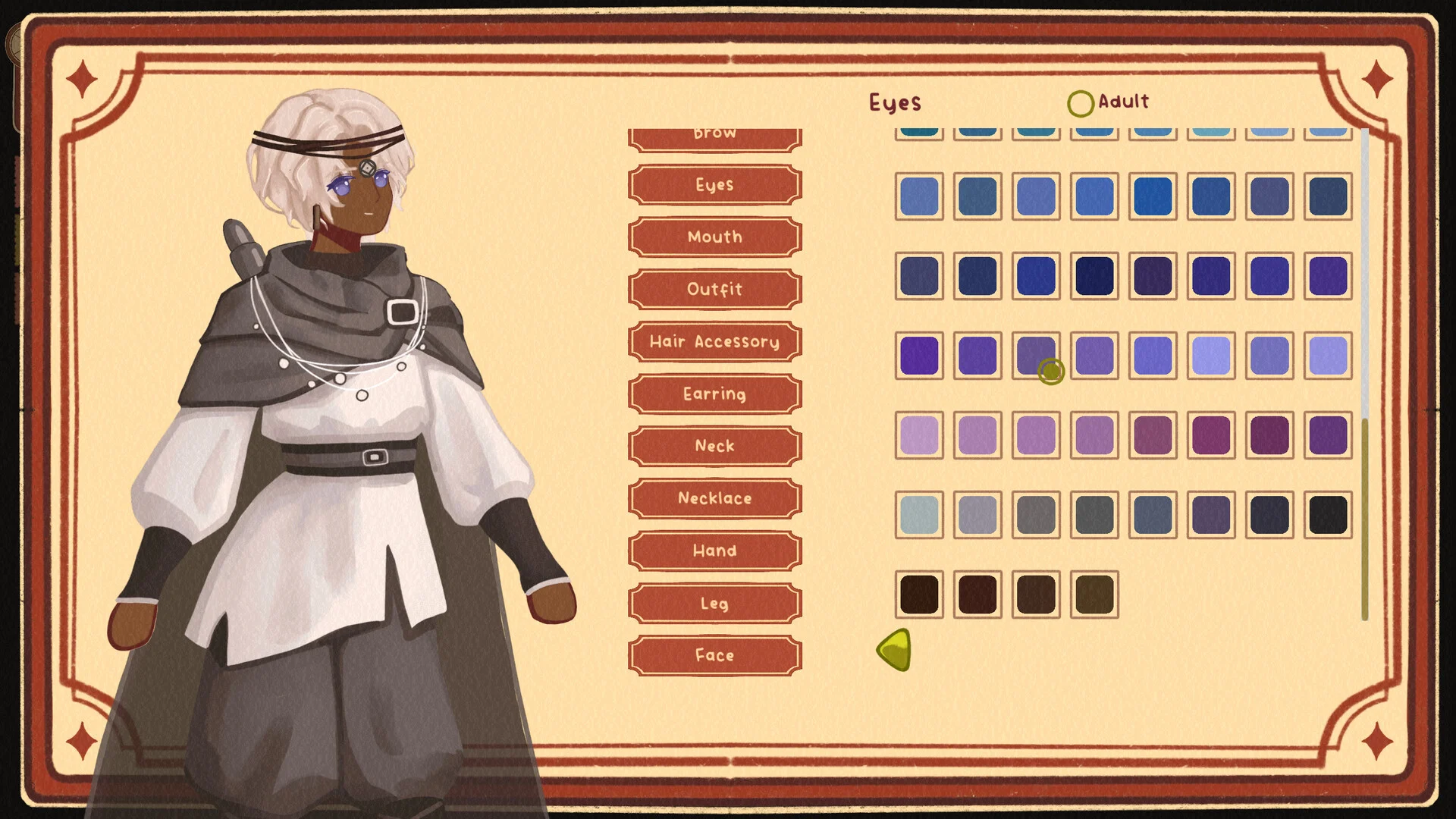Toggle the Adult radio option
Viewport: 1456px width, 819px height.
(1081, 103)
